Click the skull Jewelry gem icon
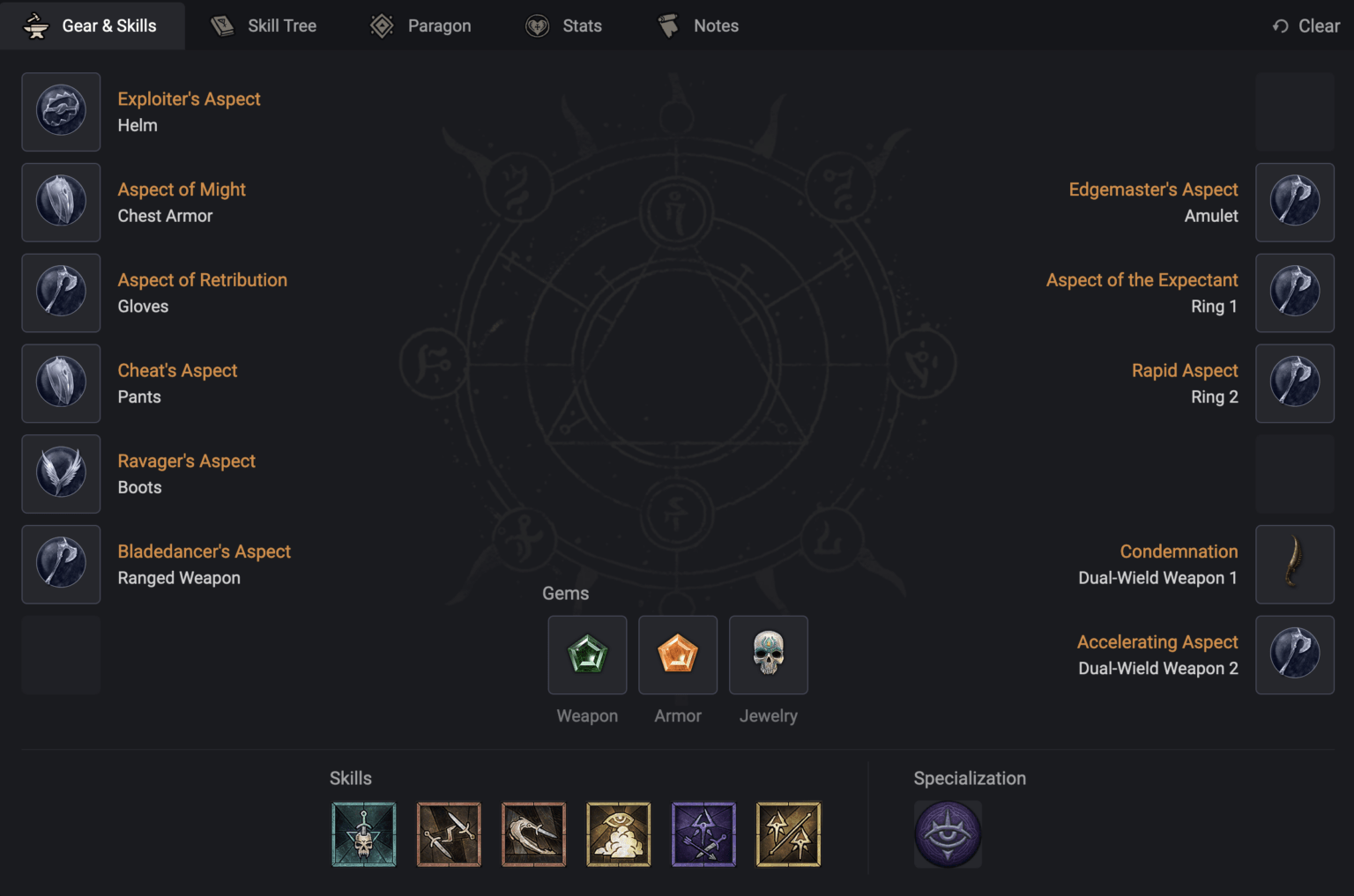 768,655
